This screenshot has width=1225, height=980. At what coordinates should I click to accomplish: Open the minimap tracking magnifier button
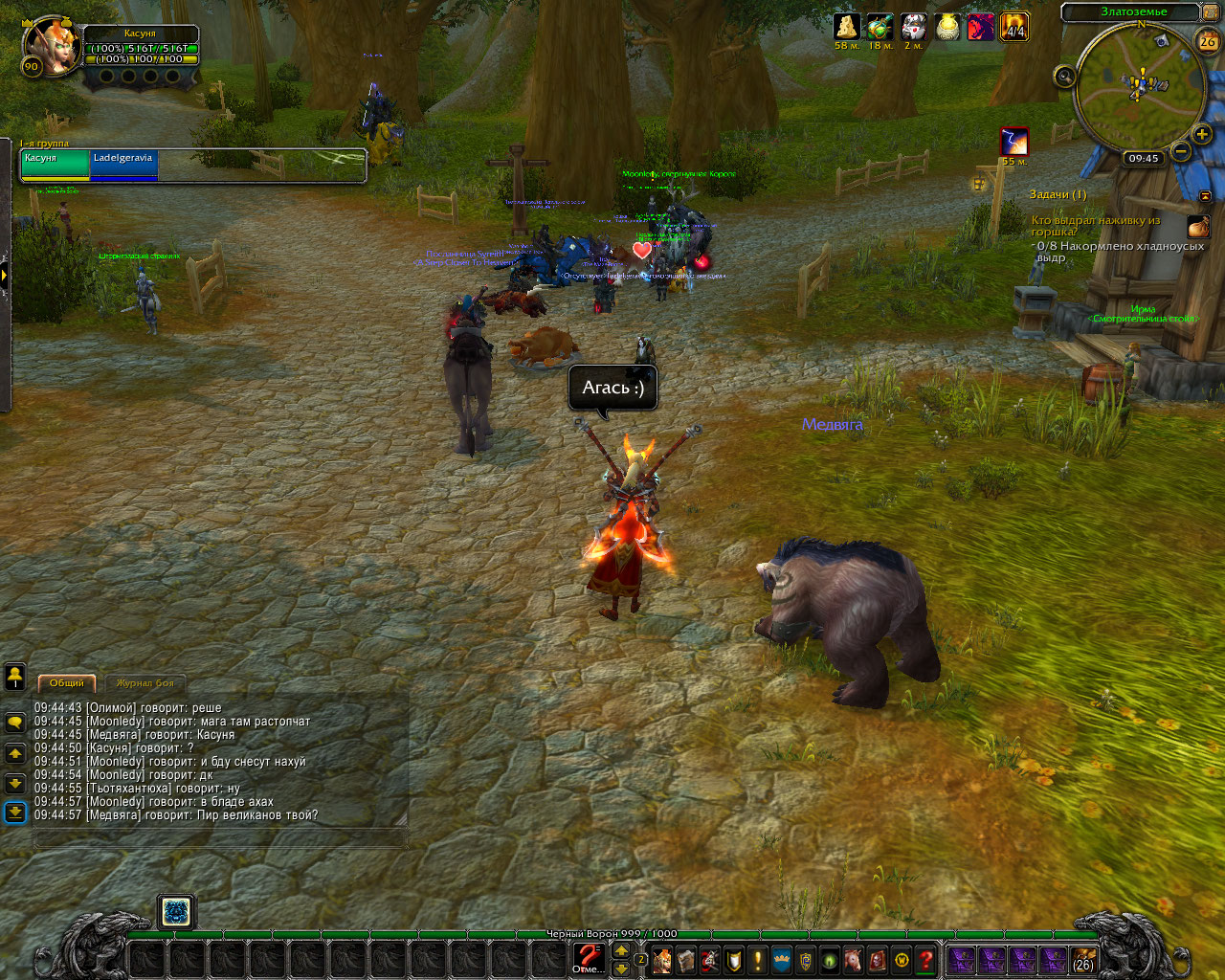click(1064, 77)
